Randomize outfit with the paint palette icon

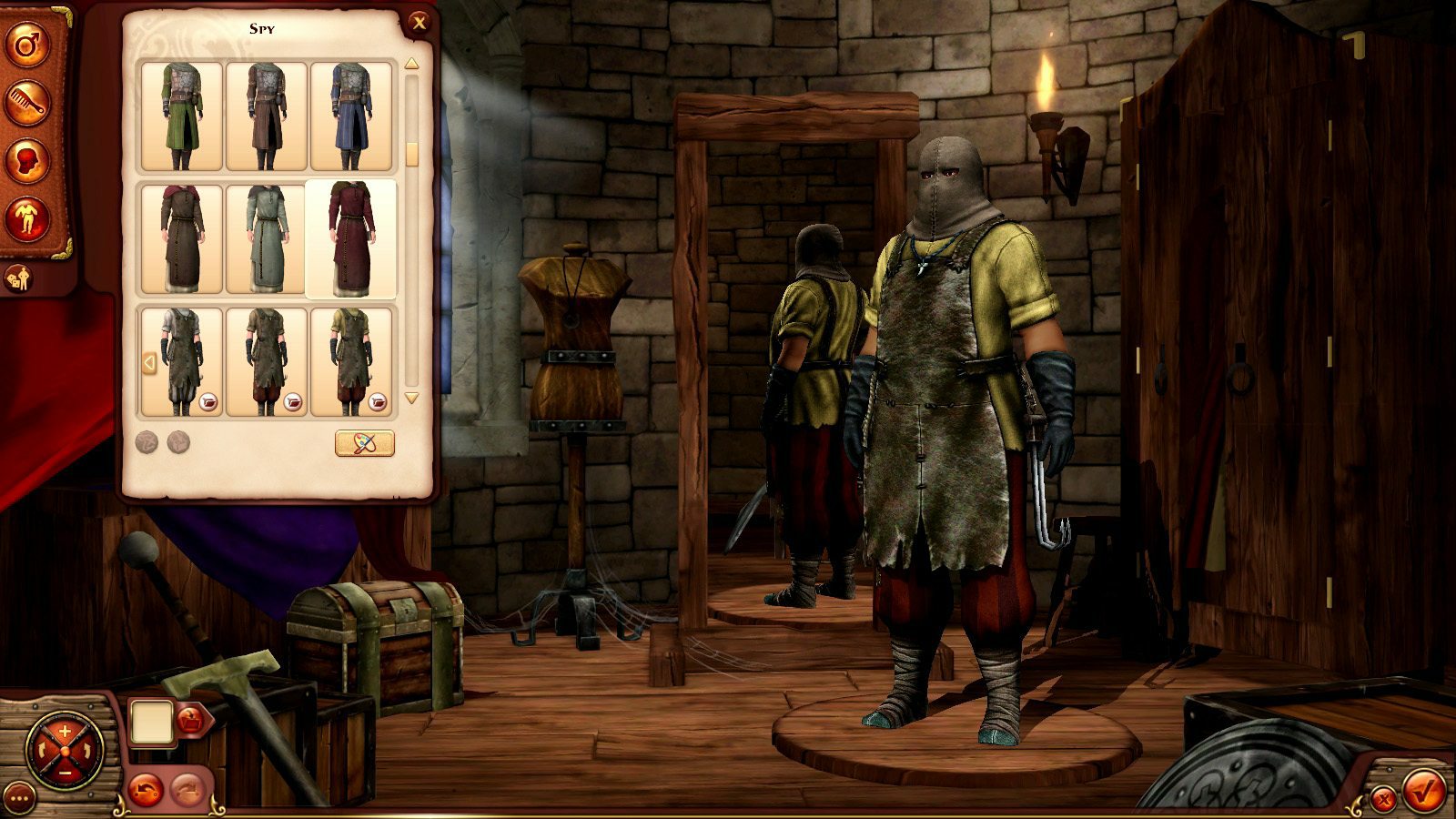[x=363, y=445]
